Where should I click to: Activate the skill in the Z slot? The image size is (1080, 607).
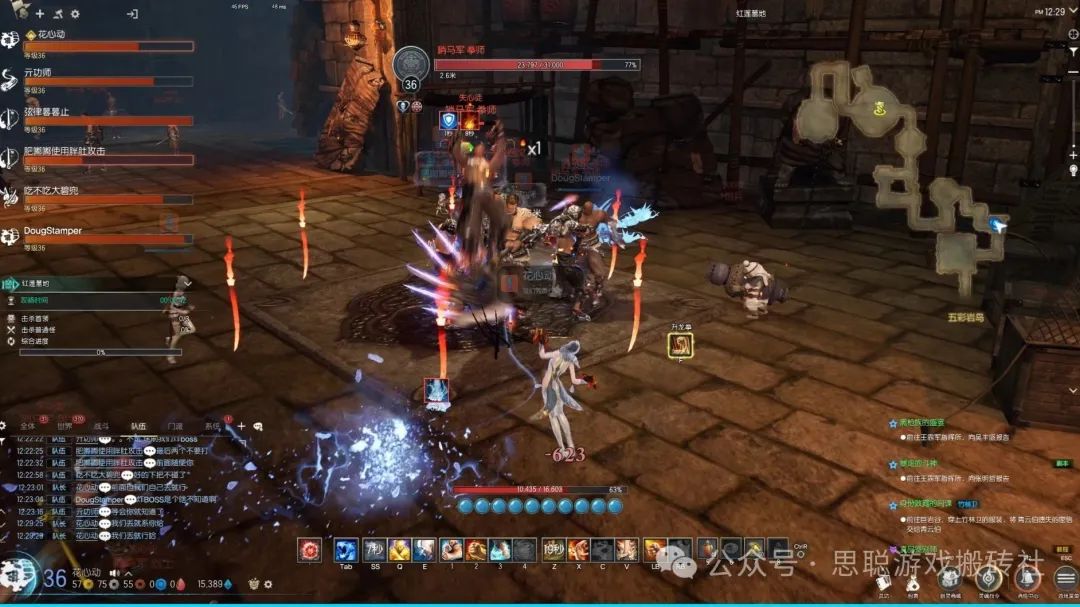pos(553,549)
